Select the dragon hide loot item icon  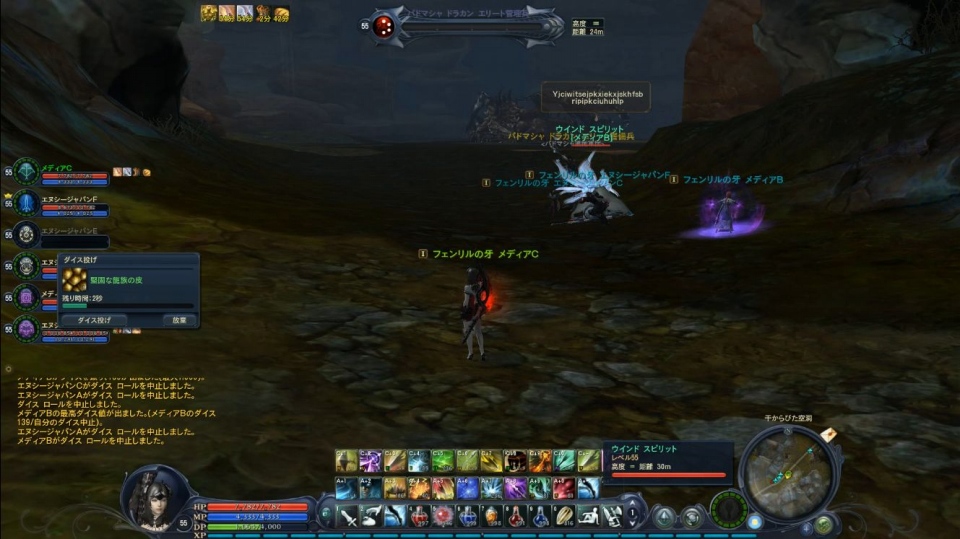coord(76,283)
